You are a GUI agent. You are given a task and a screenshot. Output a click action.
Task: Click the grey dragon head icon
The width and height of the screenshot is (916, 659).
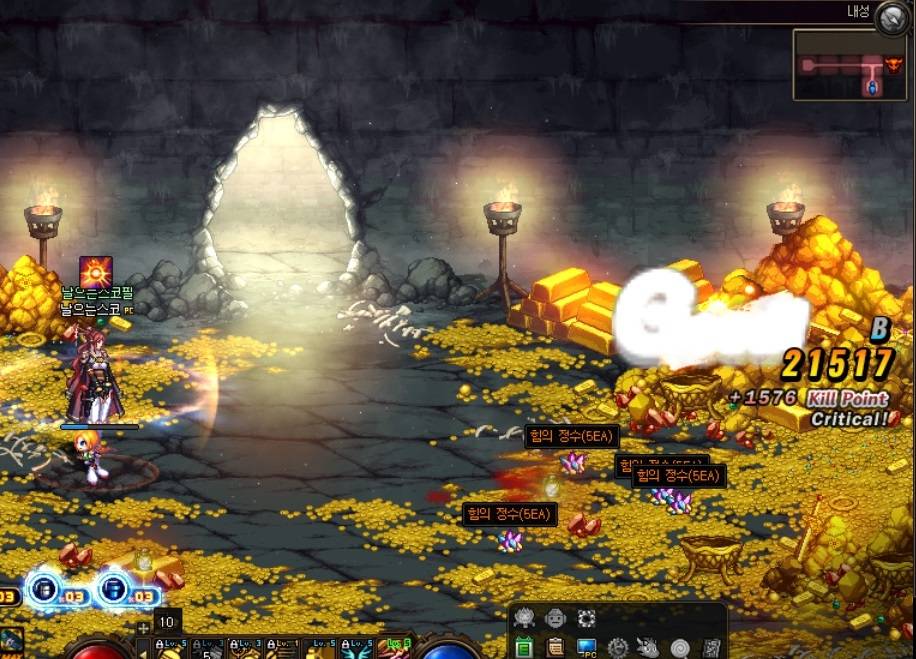tap(649, 648)
